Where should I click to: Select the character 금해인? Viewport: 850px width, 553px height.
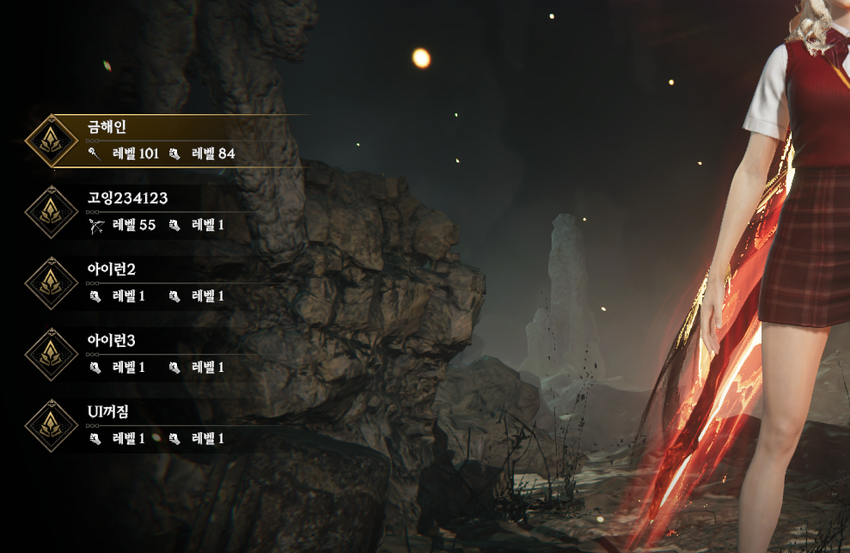coord(160,140)
